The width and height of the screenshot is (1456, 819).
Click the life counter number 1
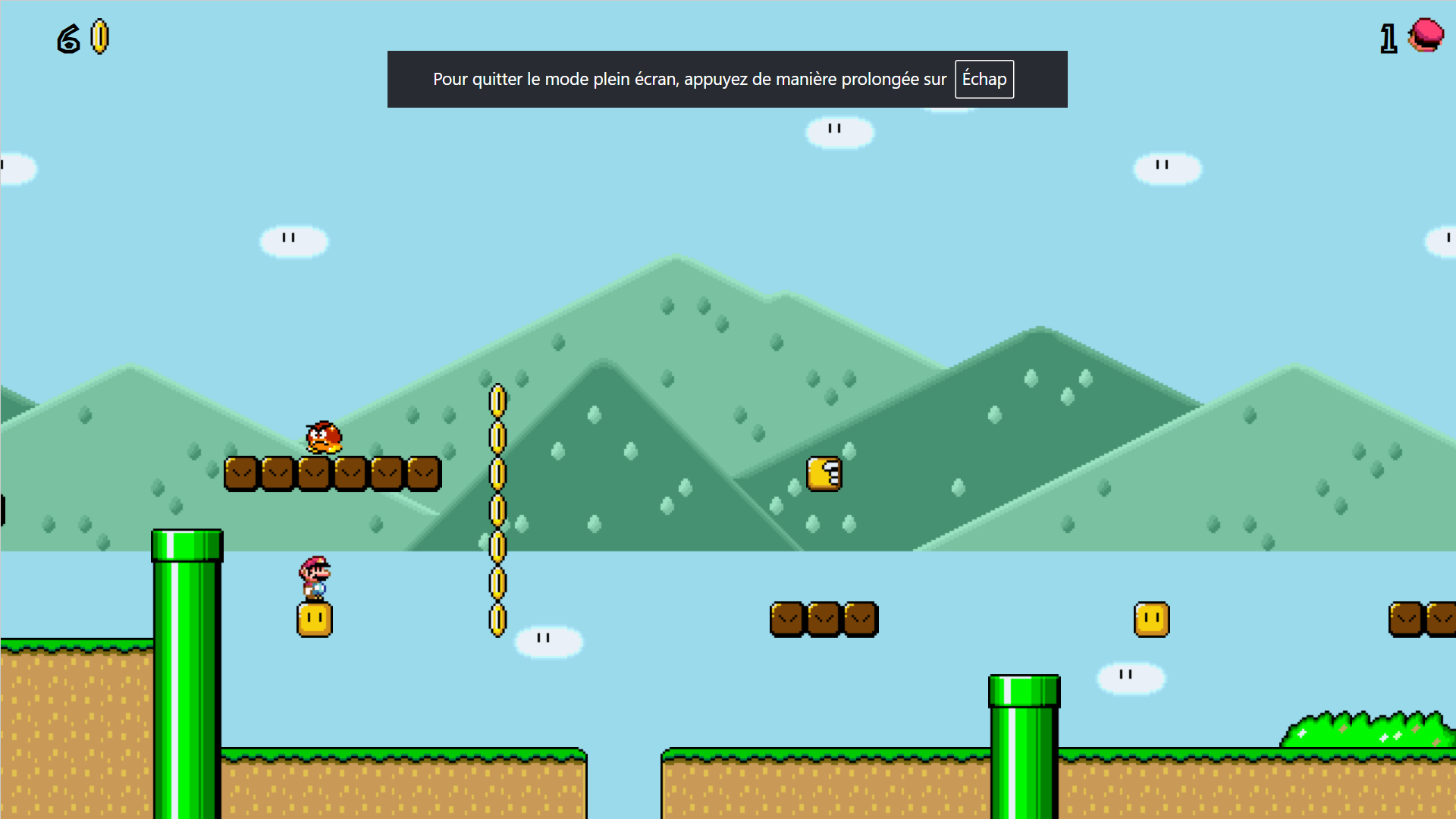[1389, 38]
